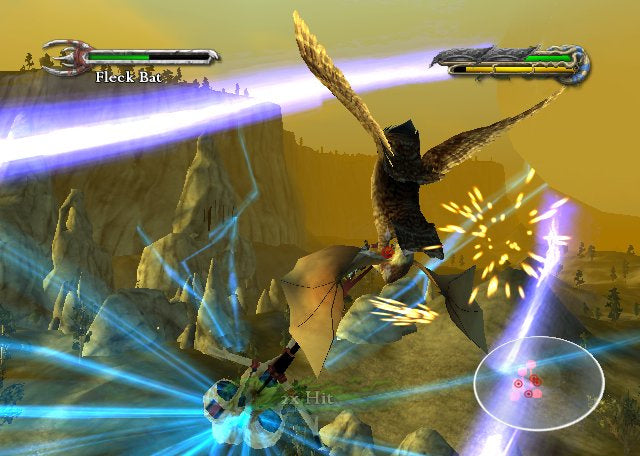Select the claw emblem beside the Fleck Bat bar

coord(65,56)
